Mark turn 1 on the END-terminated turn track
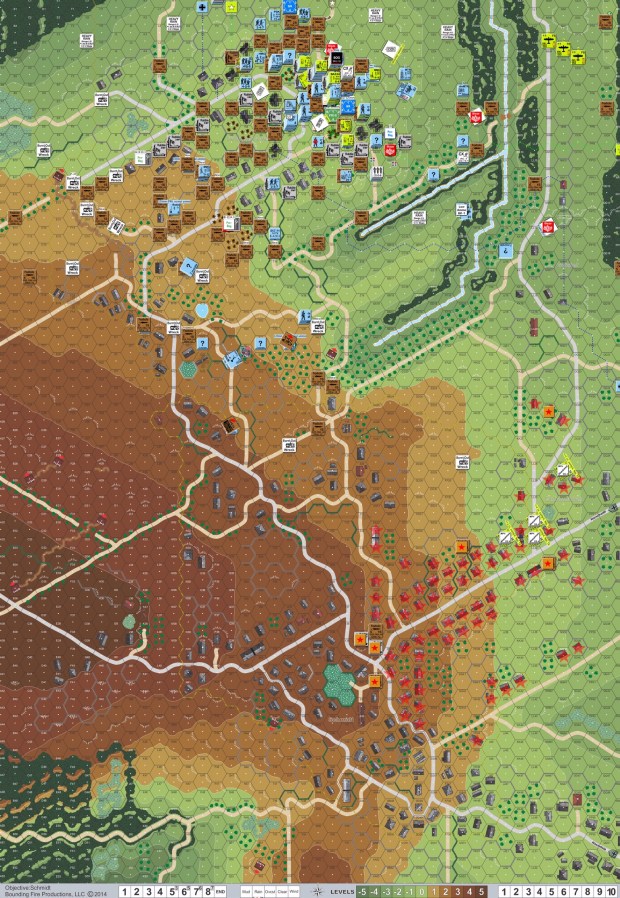Screen dimensions: 620x898 pyautogui.click(x=126, y=890)
